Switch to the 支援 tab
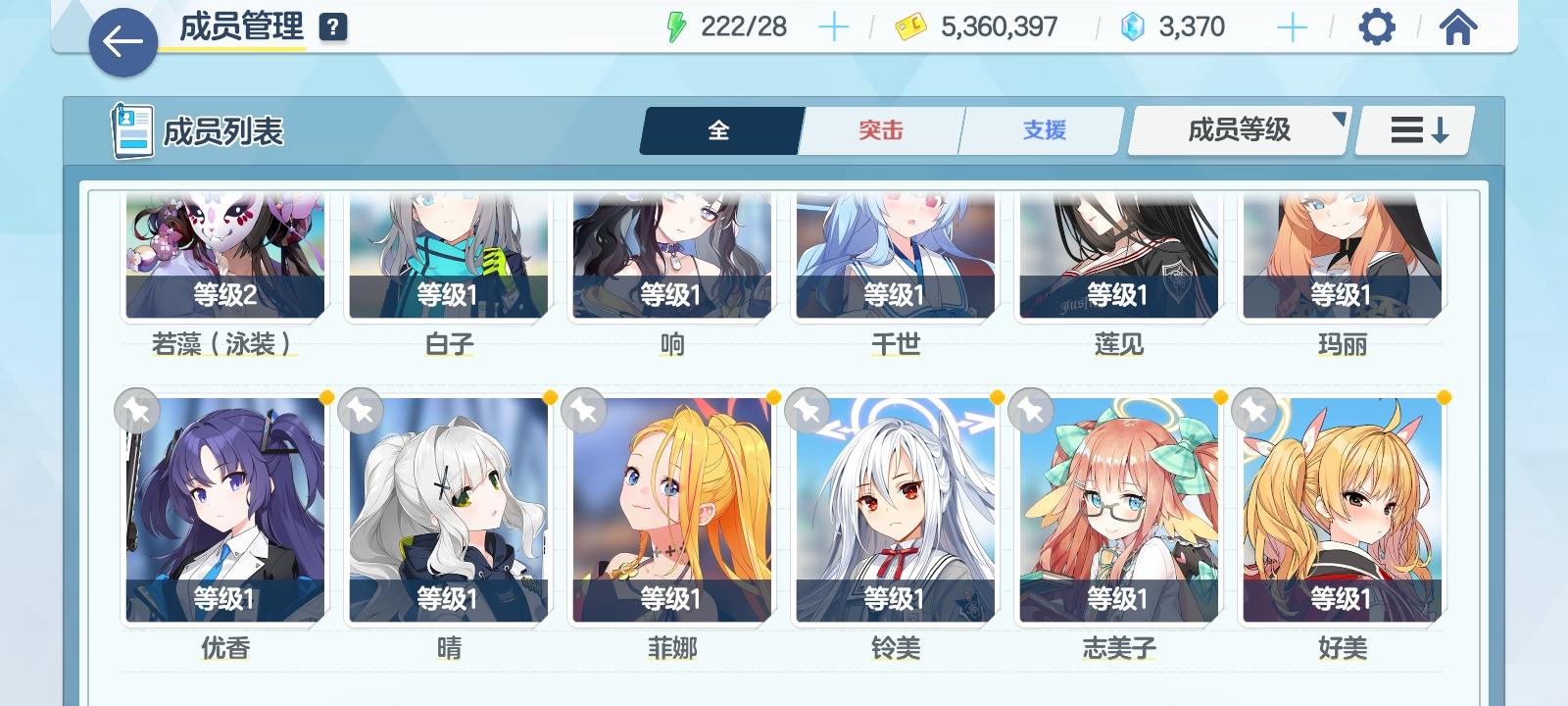 tap(1041, 129)
